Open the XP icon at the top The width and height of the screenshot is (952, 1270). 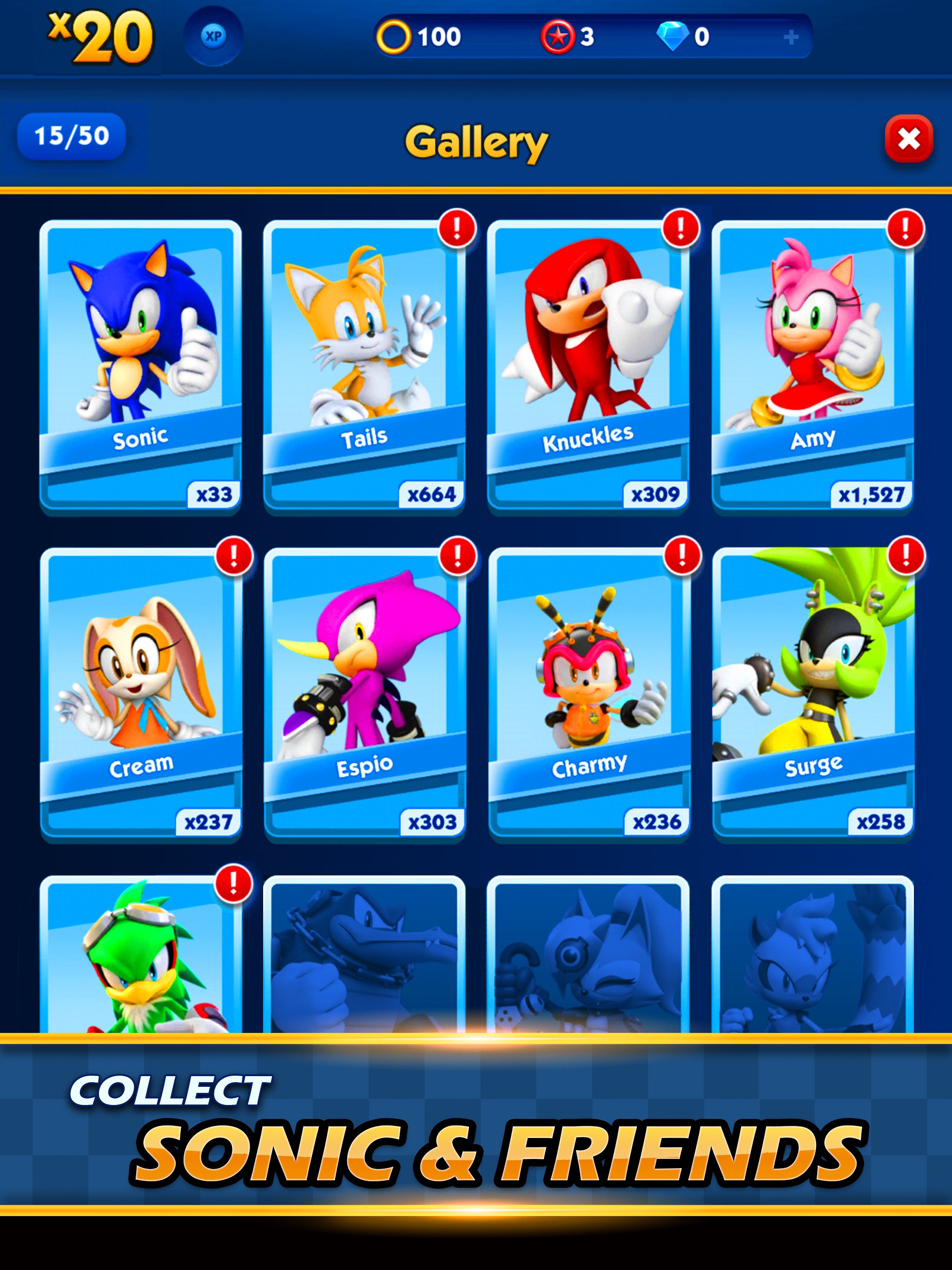[212, 36]
